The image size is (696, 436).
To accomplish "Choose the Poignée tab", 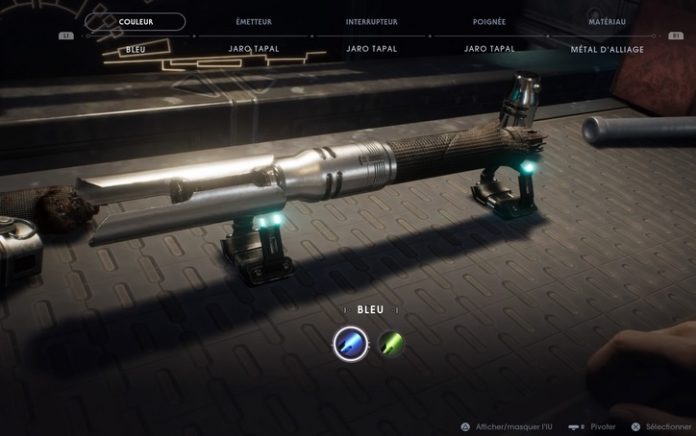I will click(489, 21).
